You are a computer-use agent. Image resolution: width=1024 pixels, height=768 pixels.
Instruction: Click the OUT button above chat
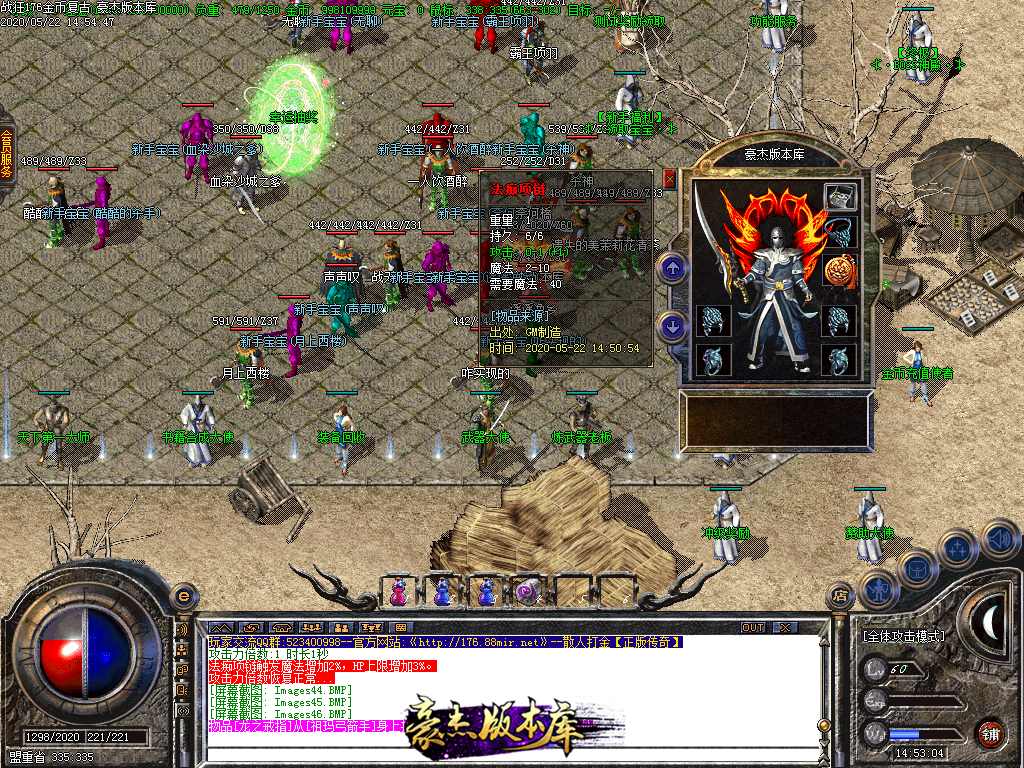(x=753, y=627)
